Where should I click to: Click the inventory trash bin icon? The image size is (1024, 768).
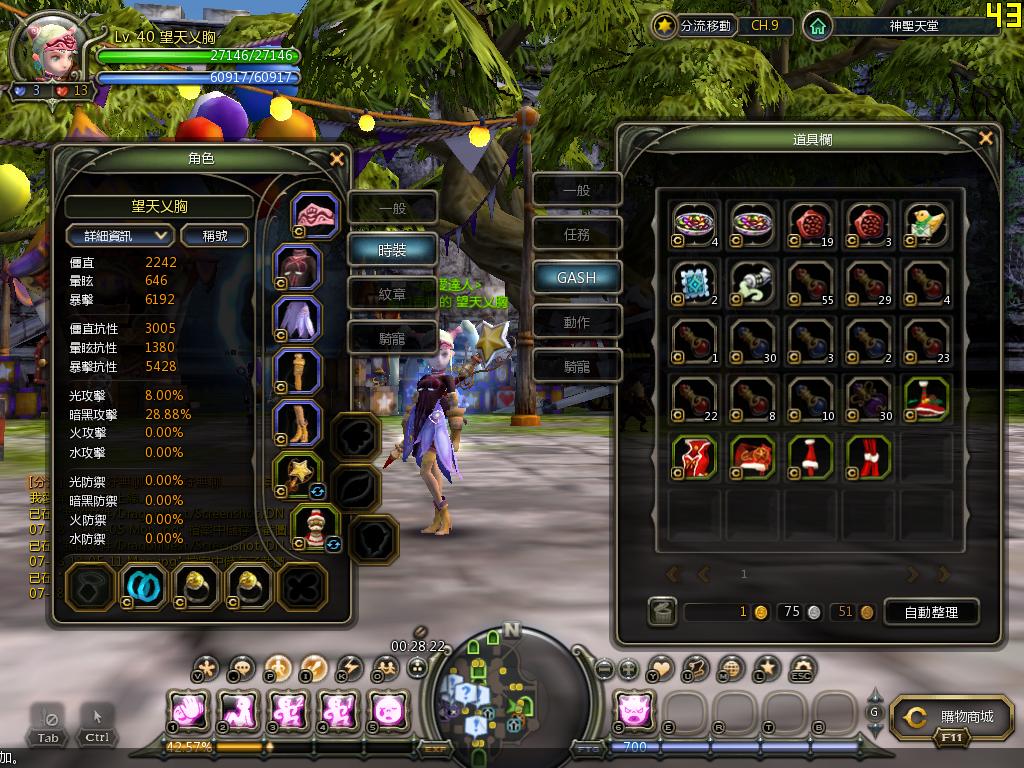pos(661,612)
